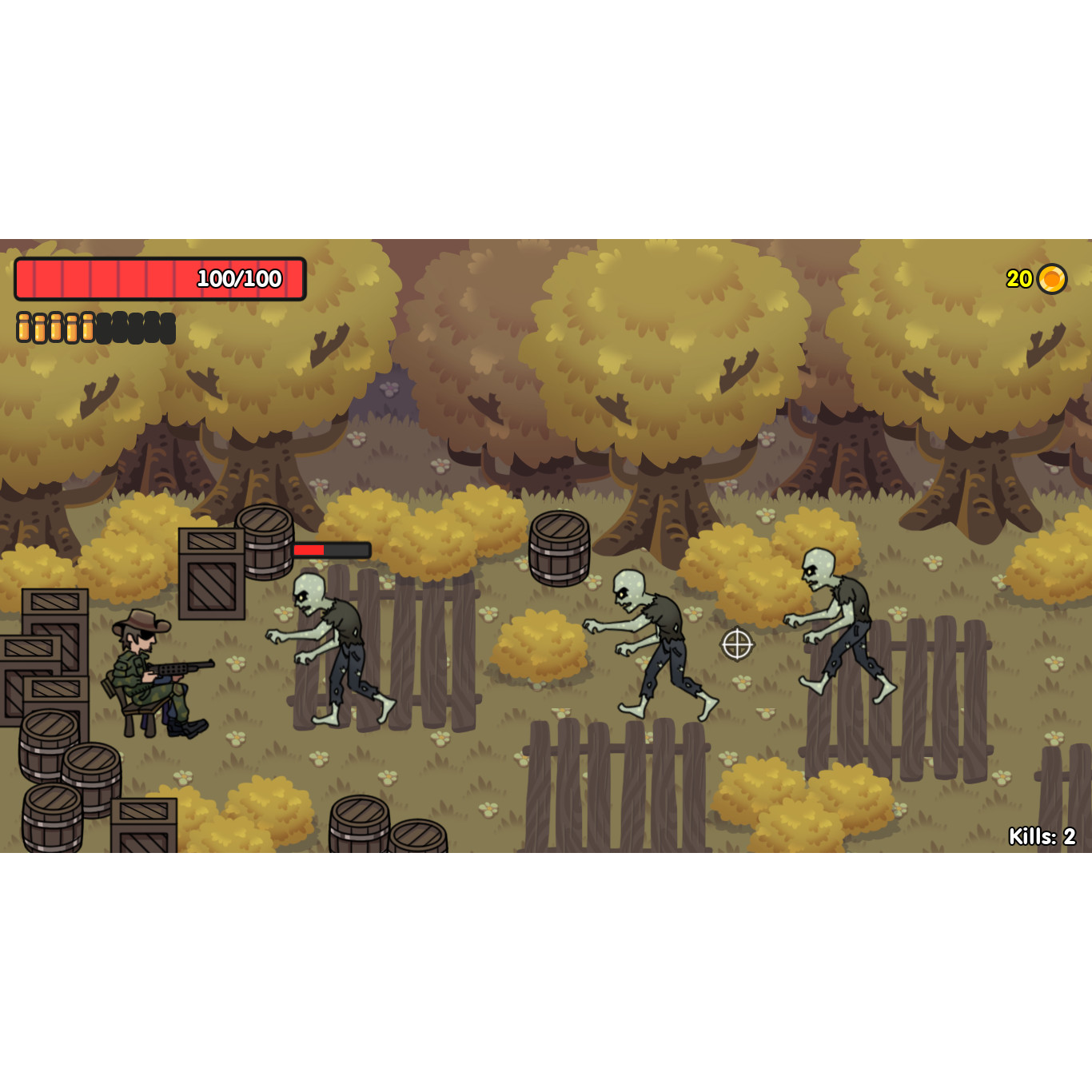Click the zombie's red health bar
The image size is (1092, 1092).
[332, 549]
